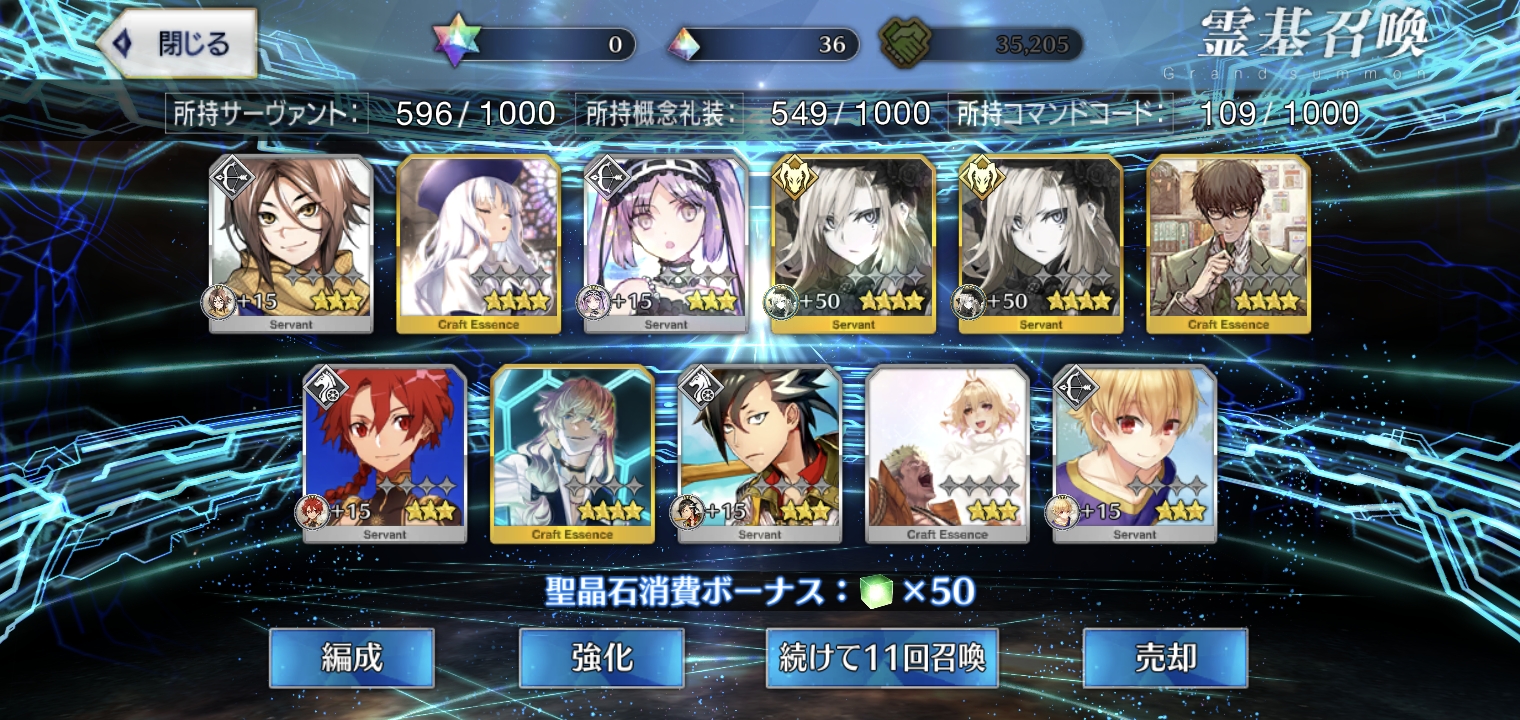This screenshot has height=720, width=1520.
Task: Open the 編成 formation menu
Action: [351, 658]
